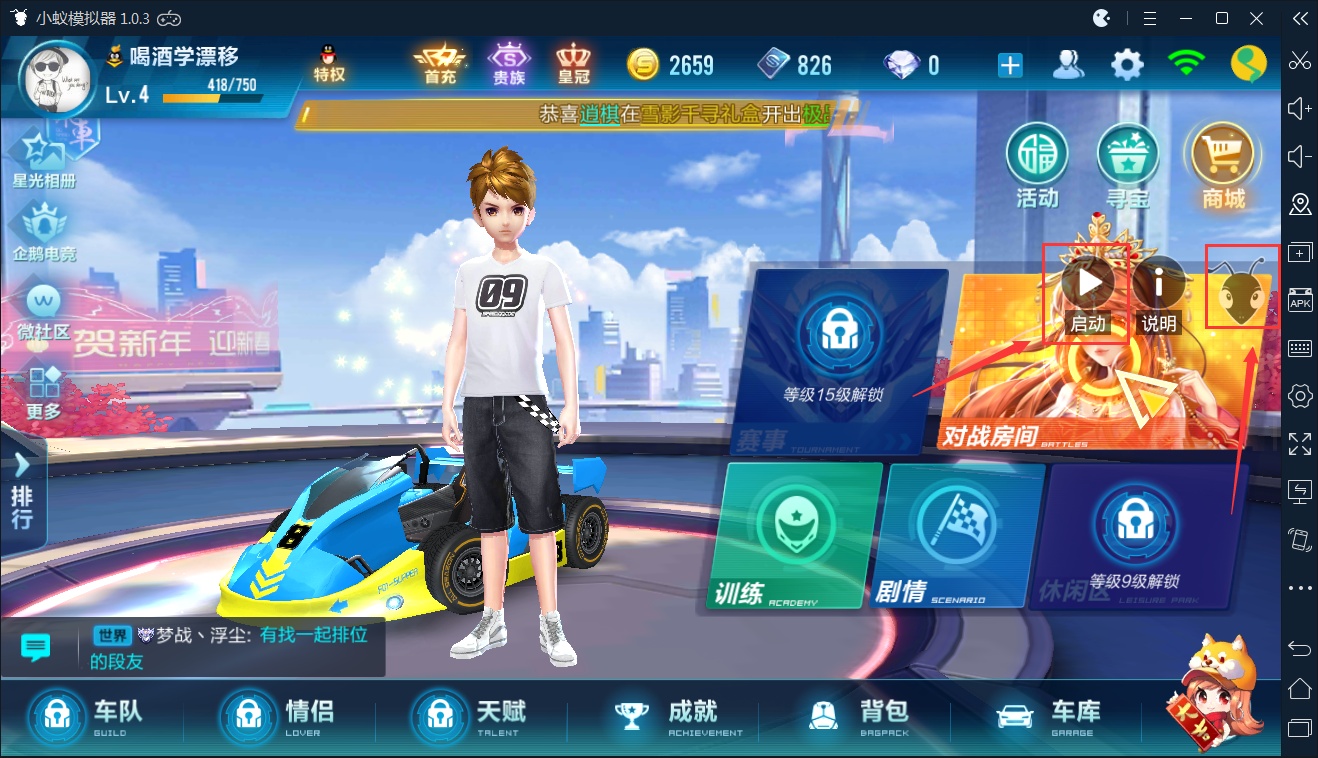Open the 更多 more menu
Screen dimensions: 1318x758
(44, 392)
